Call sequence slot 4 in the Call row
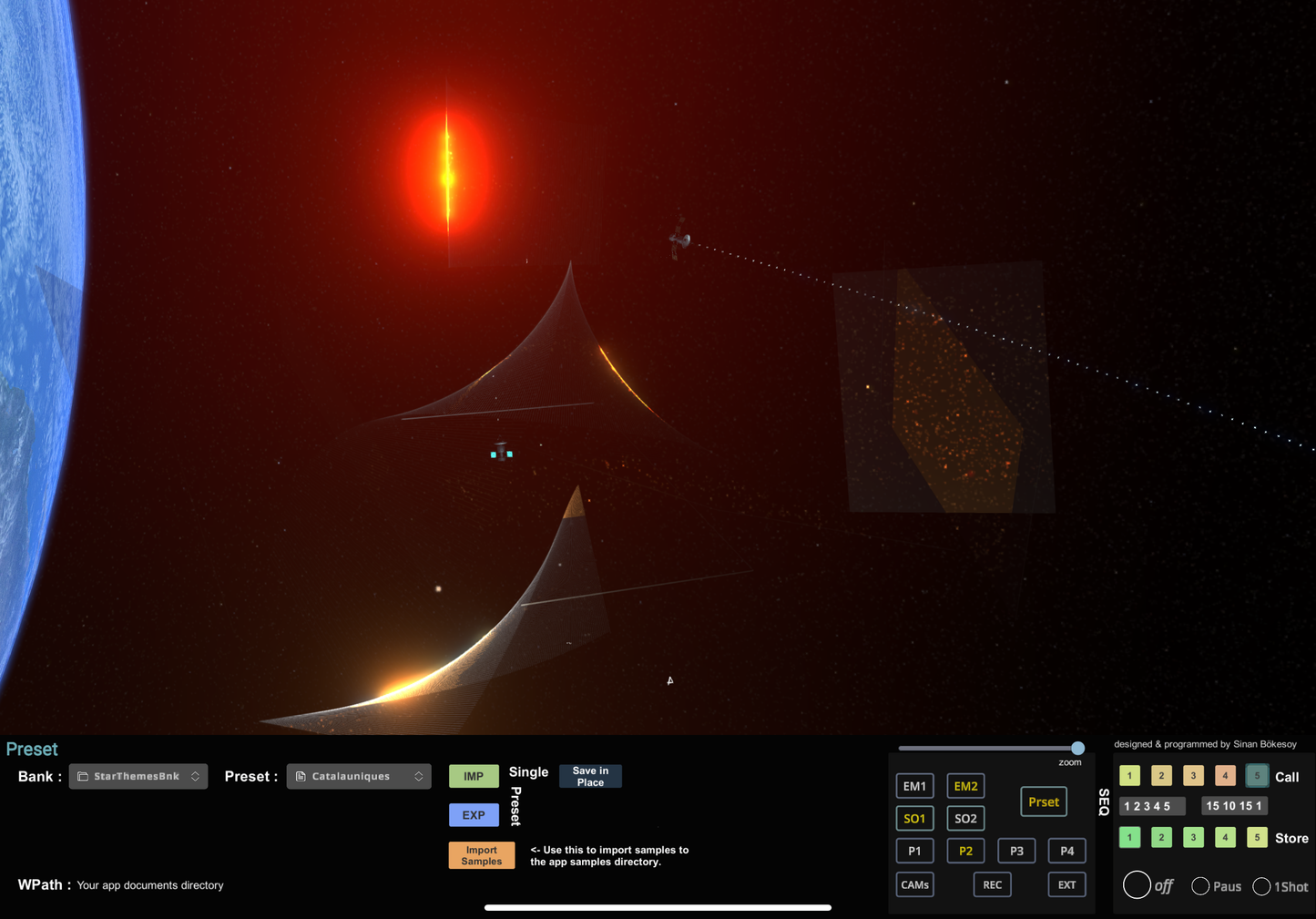Viewport: 1316px width, 919px height. coord(1225,776)
